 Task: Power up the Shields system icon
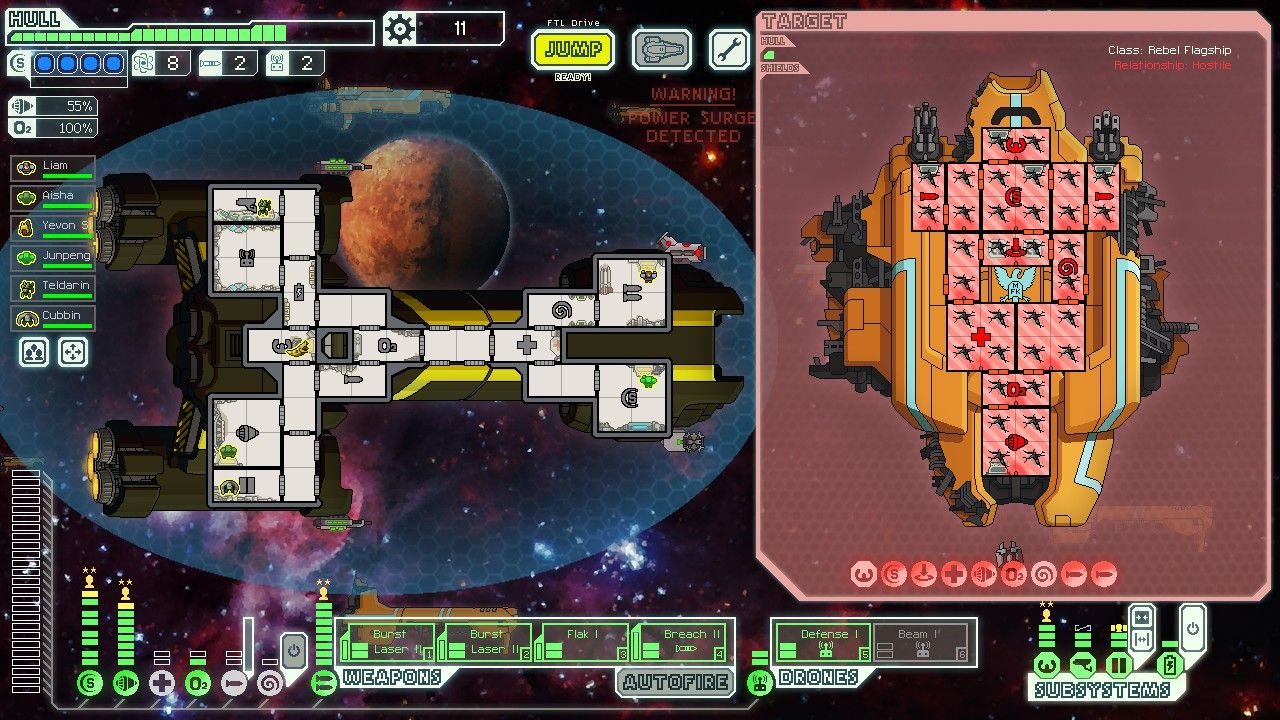click(89, 683)
